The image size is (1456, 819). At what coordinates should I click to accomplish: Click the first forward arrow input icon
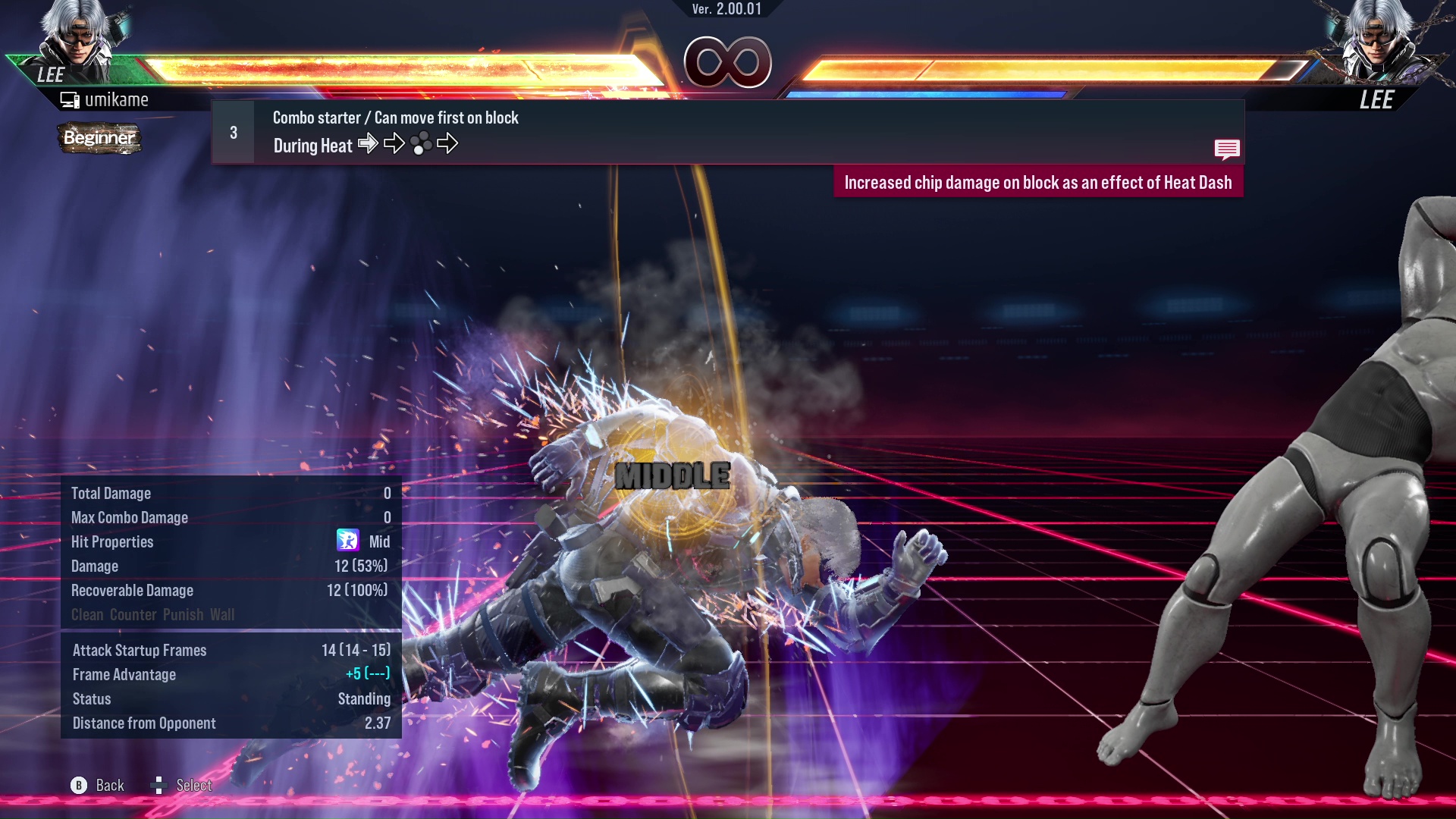pos(369,143)
